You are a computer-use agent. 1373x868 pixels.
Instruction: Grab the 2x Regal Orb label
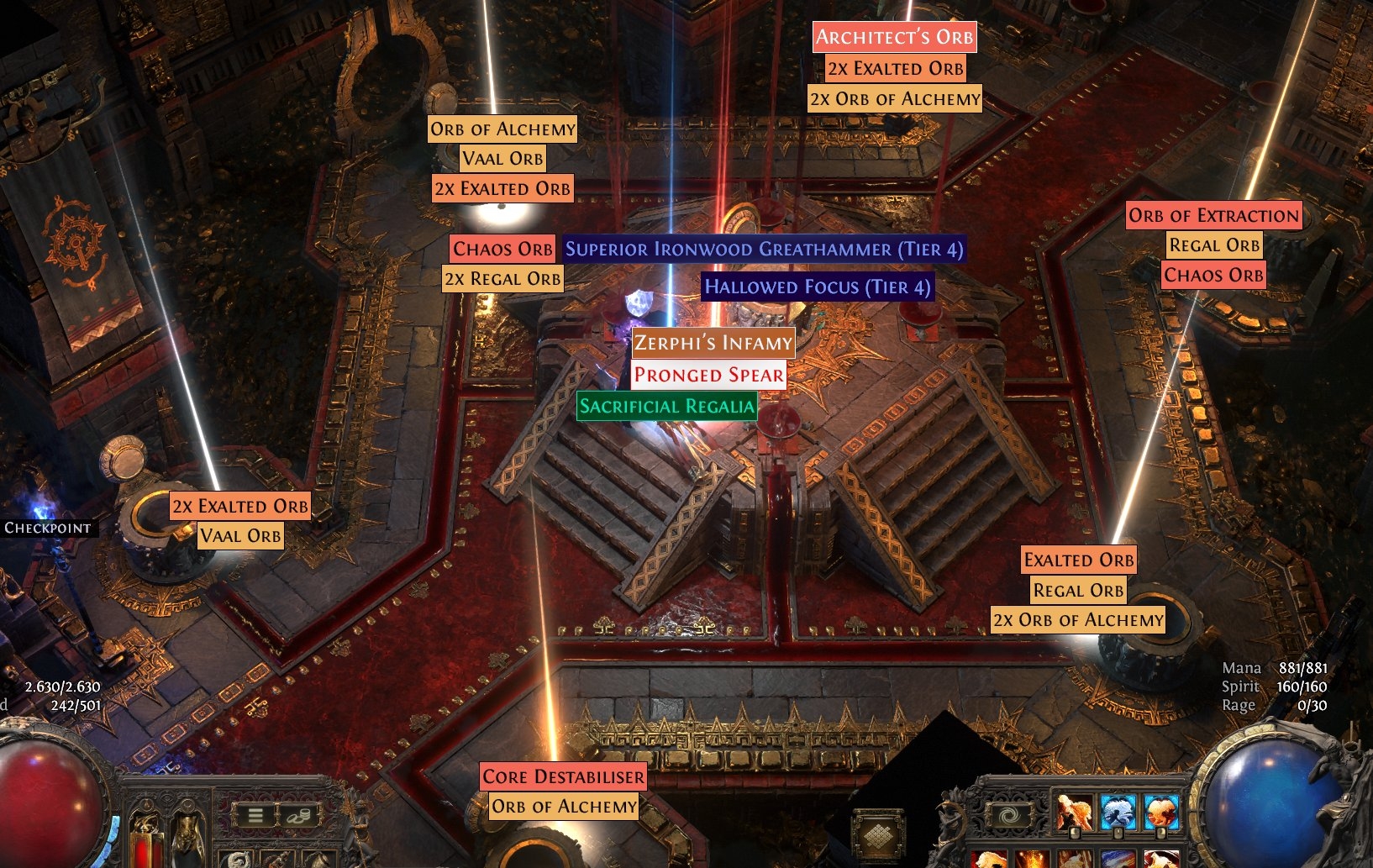click(502, 278)
